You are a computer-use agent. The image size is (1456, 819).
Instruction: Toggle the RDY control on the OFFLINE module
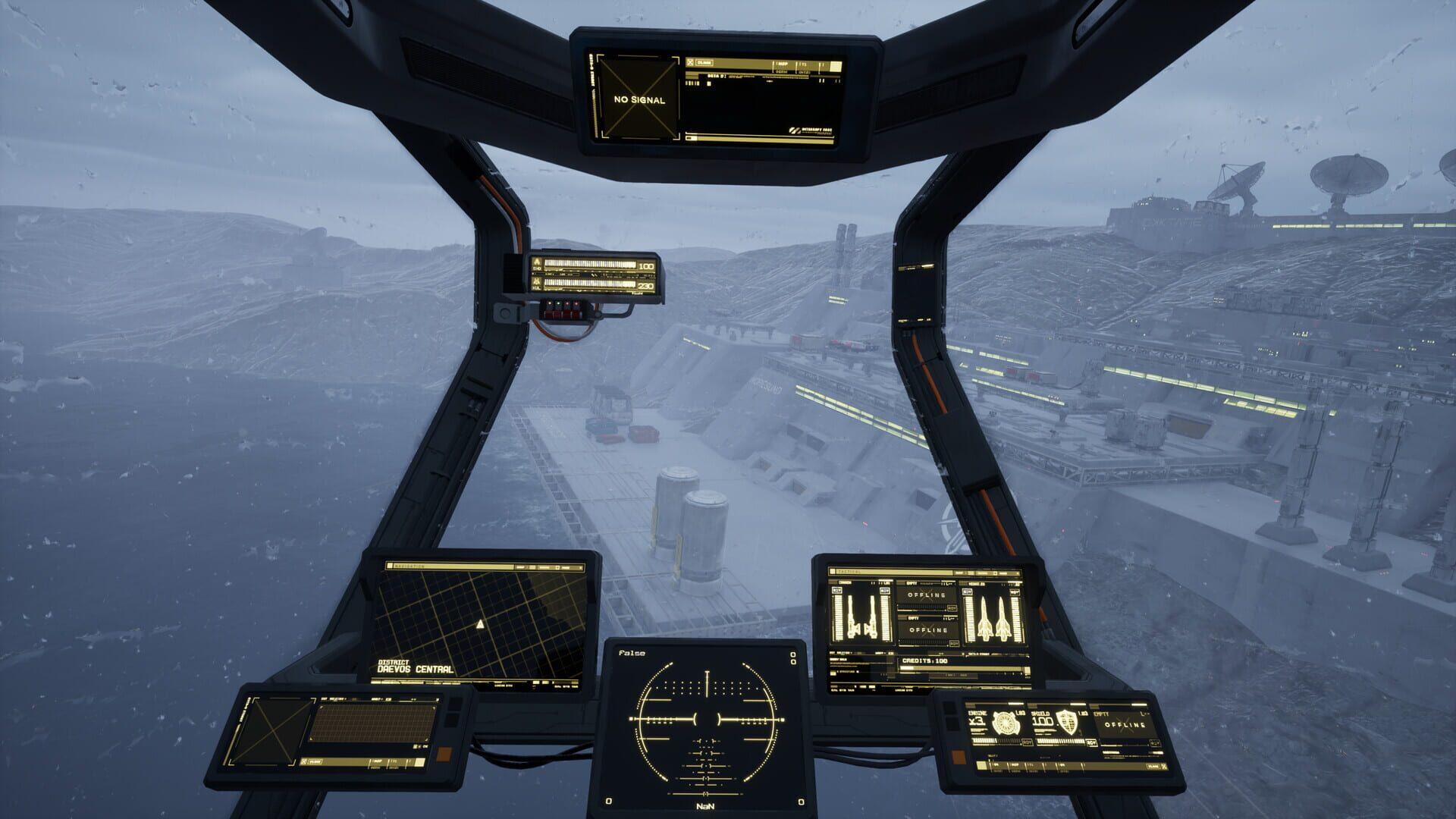click(x=953, y=608)
